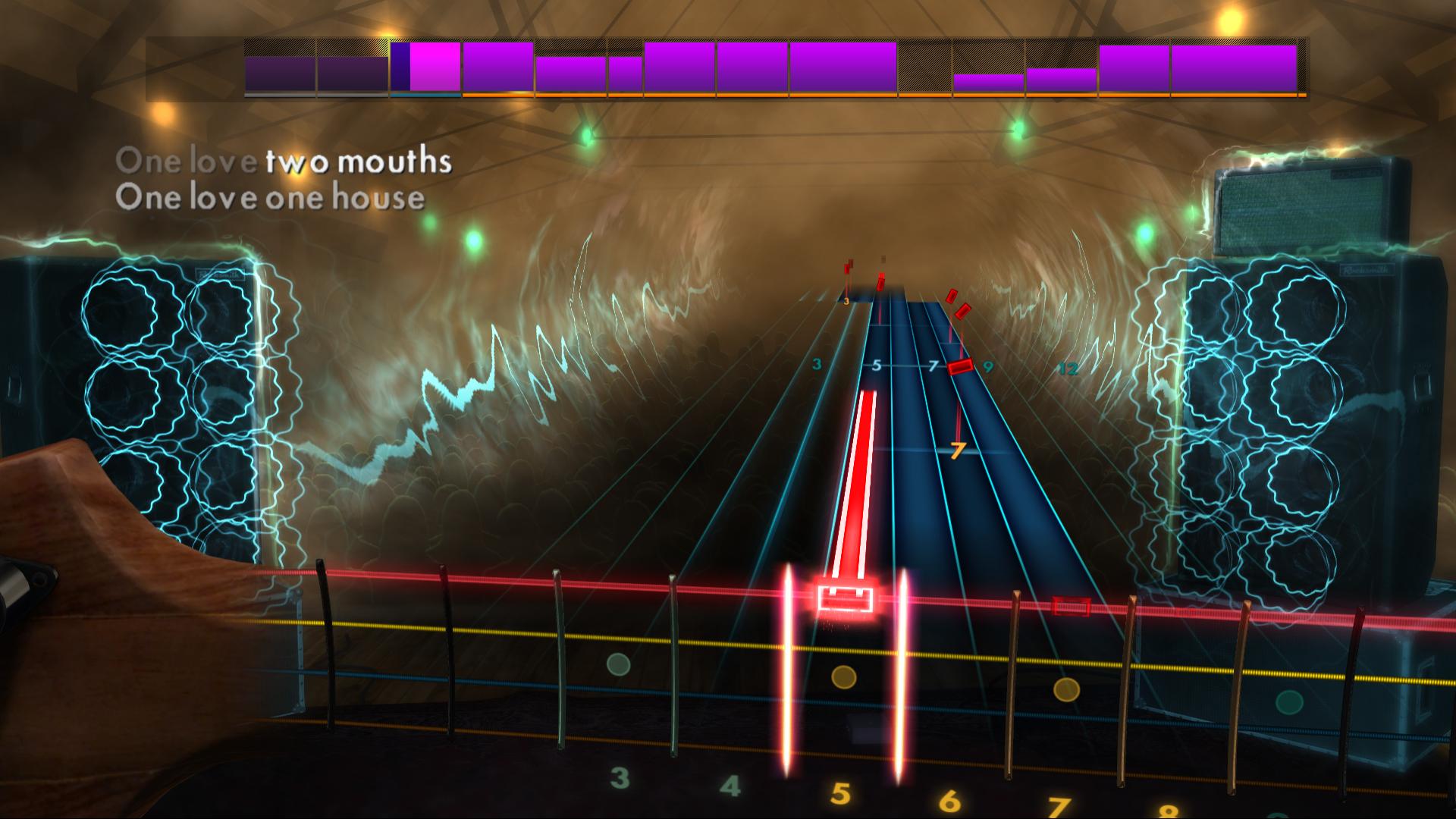
Task: Click the lyric line 'One love two mouths'
Action: tap(286, 161)
